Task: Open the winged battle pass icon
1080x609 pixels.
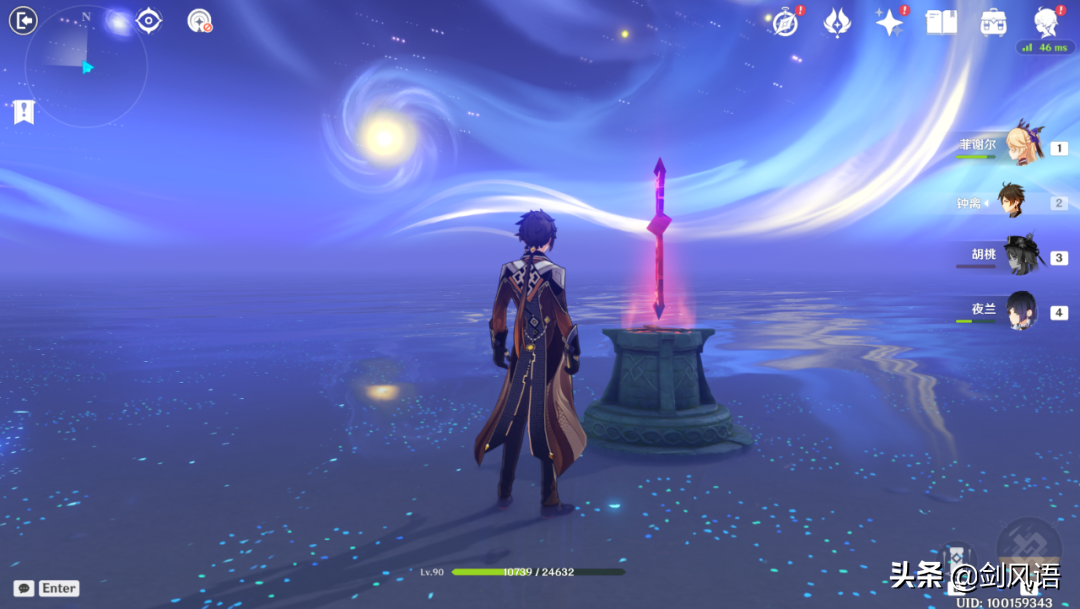Action: (837, 22)
